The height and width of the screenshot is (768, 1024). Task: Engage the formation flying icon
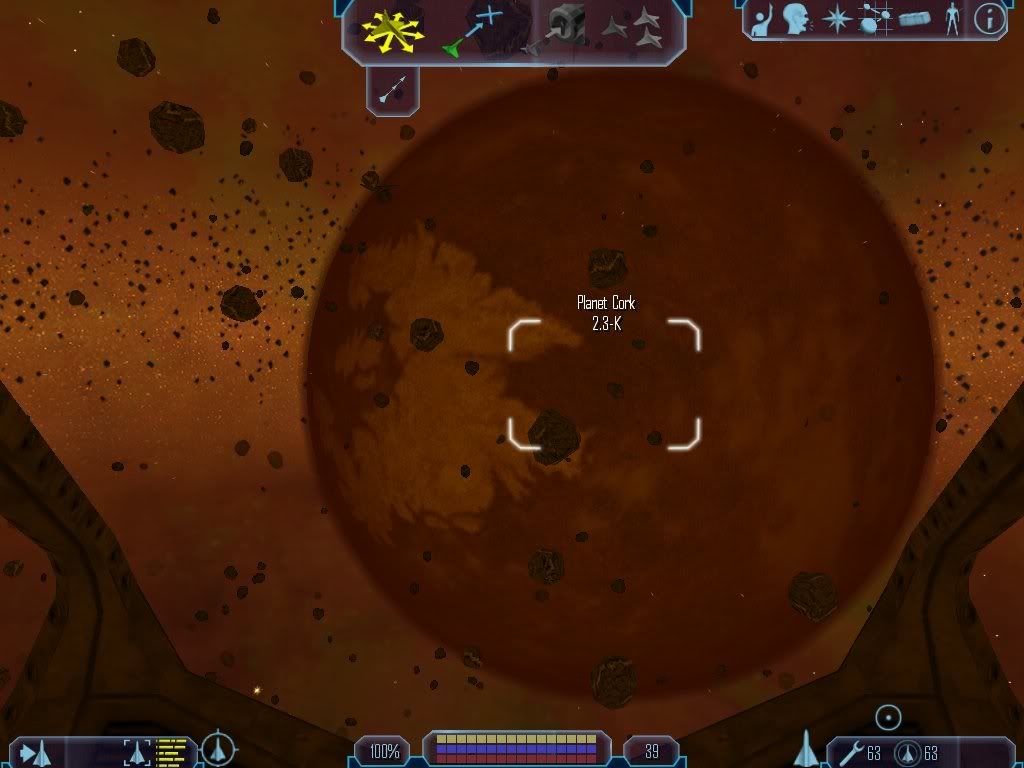[x=633, y=29]
